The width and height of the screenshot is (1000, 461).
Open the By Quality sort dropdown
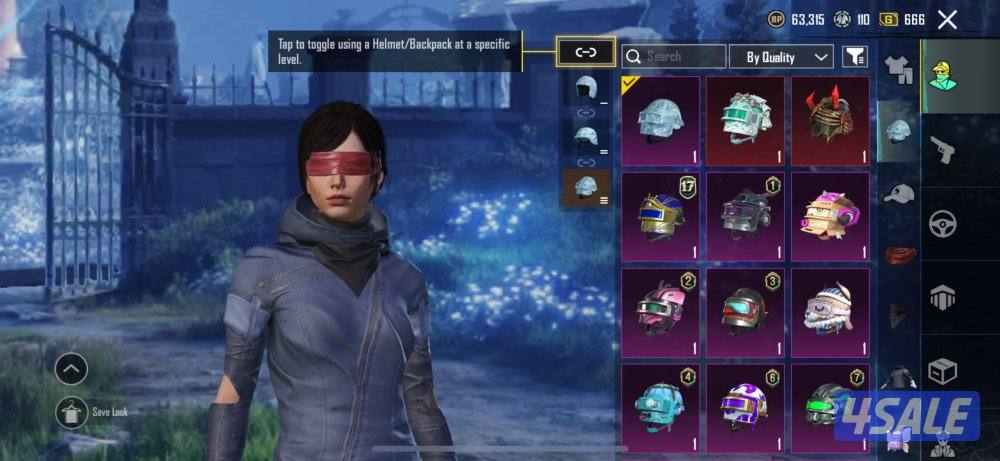point(781,57)
